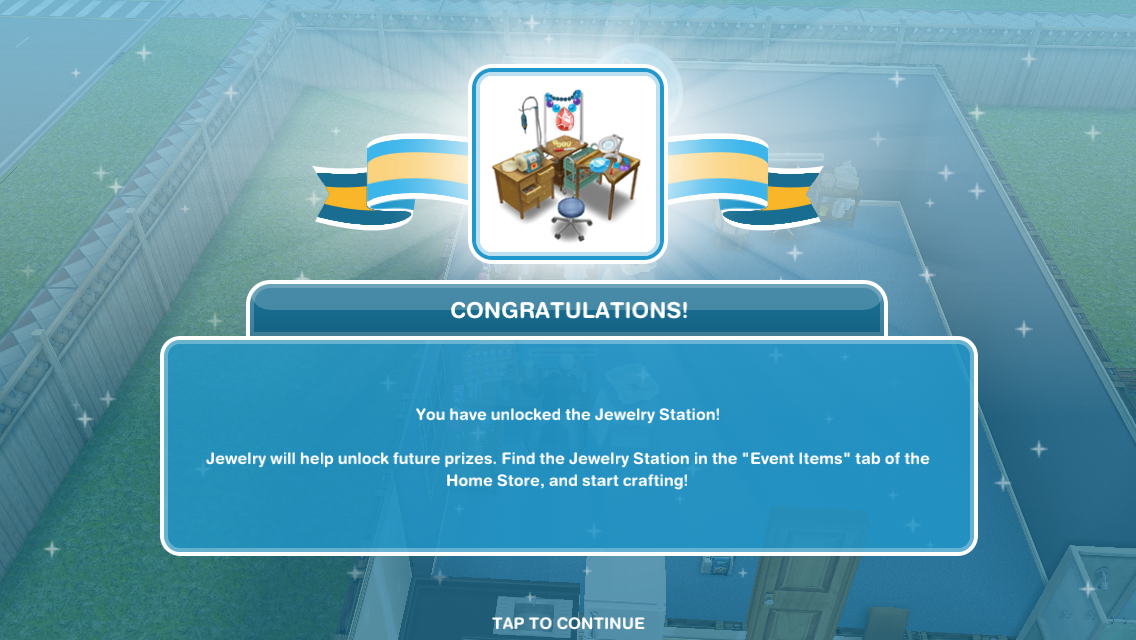Tap to continue past the congratulations popup

tap(568, 623)
